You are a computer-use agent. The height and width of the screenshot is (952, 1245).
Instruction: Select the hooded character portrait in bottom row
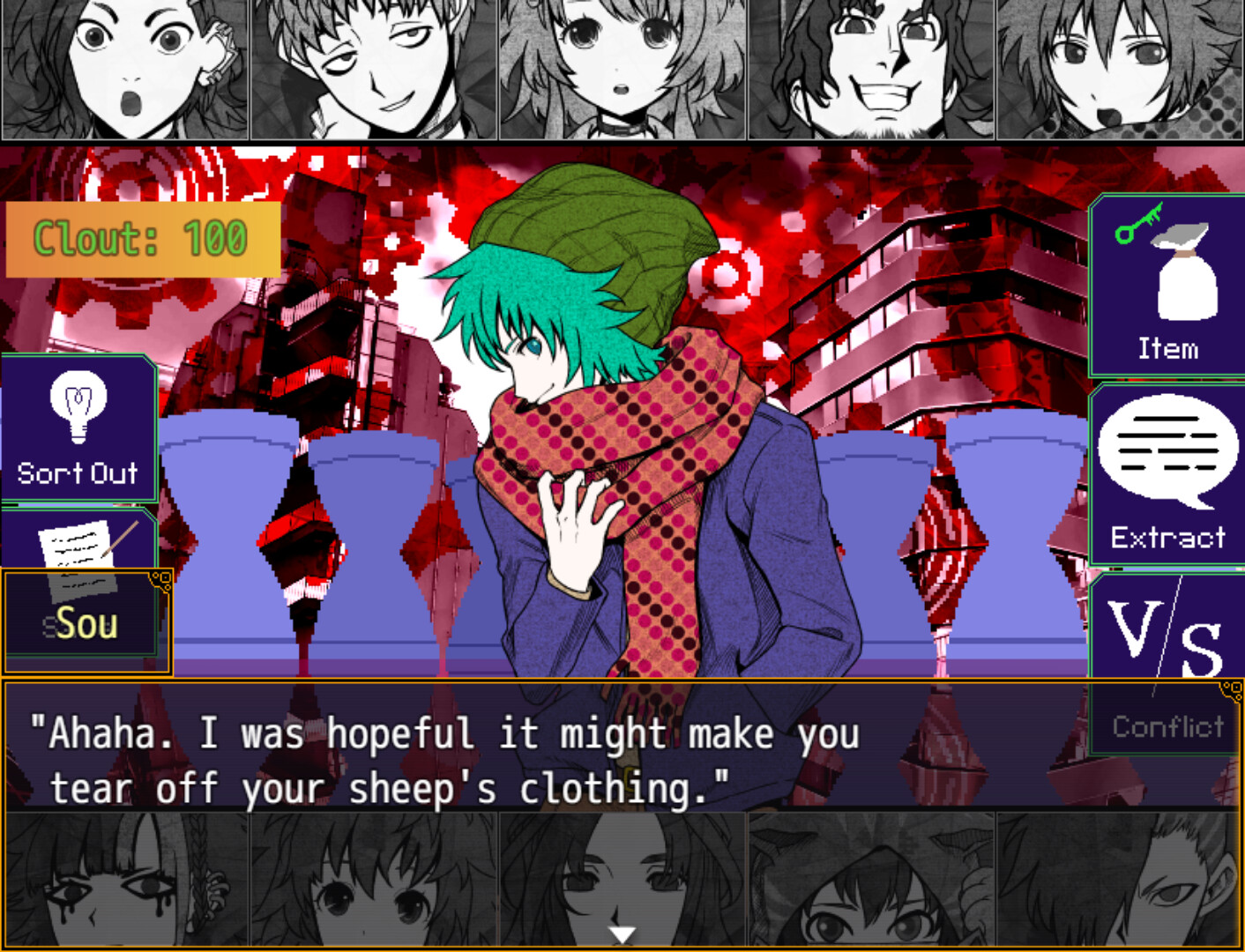[x=871, y=881]
